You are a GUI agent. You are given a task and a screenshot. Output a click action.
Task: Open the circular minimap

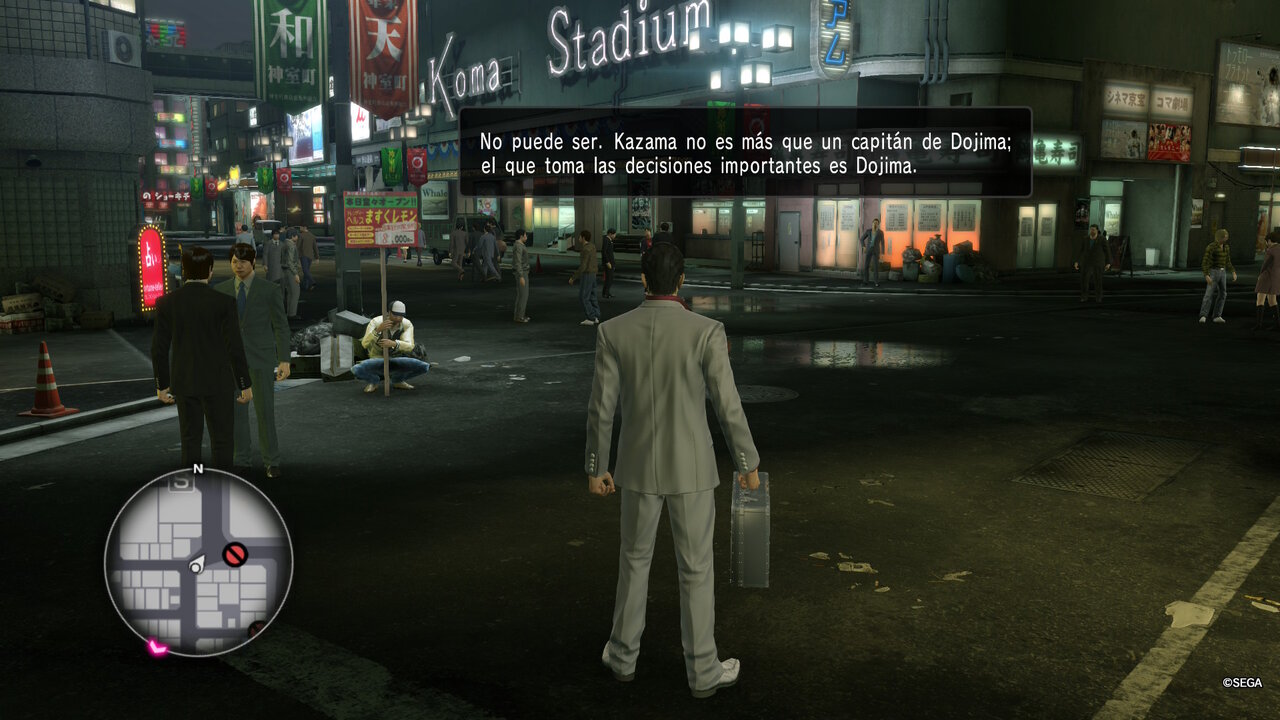pyautogui.click(x=198, y=562)
